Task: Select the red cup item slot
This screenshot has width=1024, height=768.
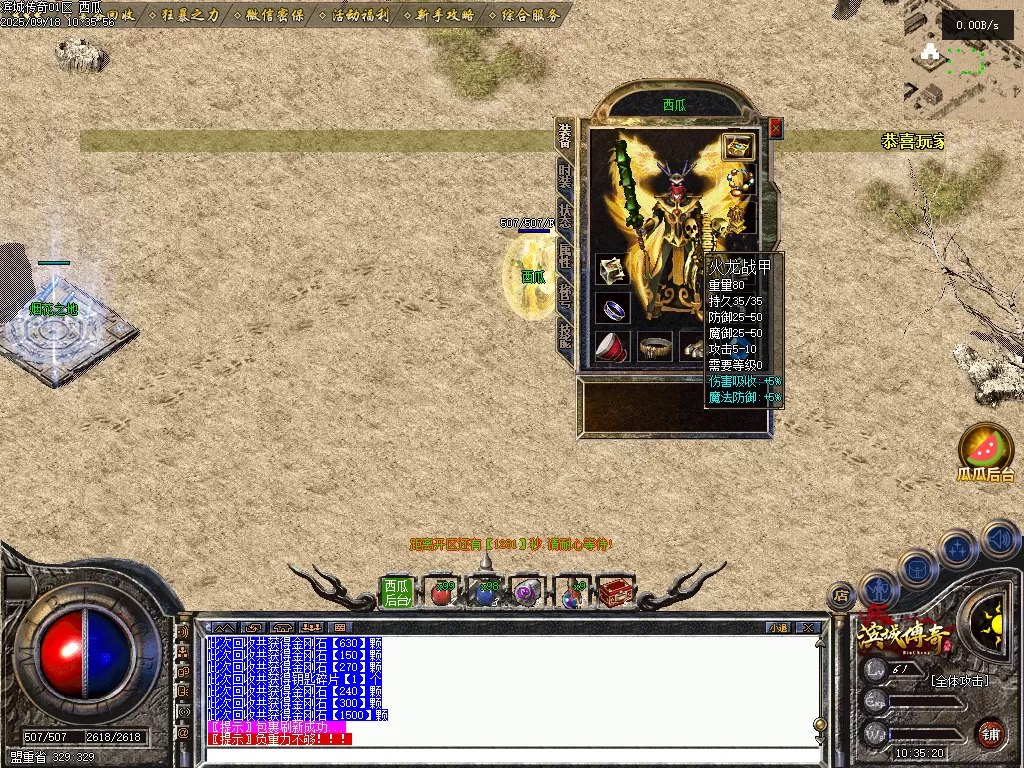Action: (x=613, y=347)
